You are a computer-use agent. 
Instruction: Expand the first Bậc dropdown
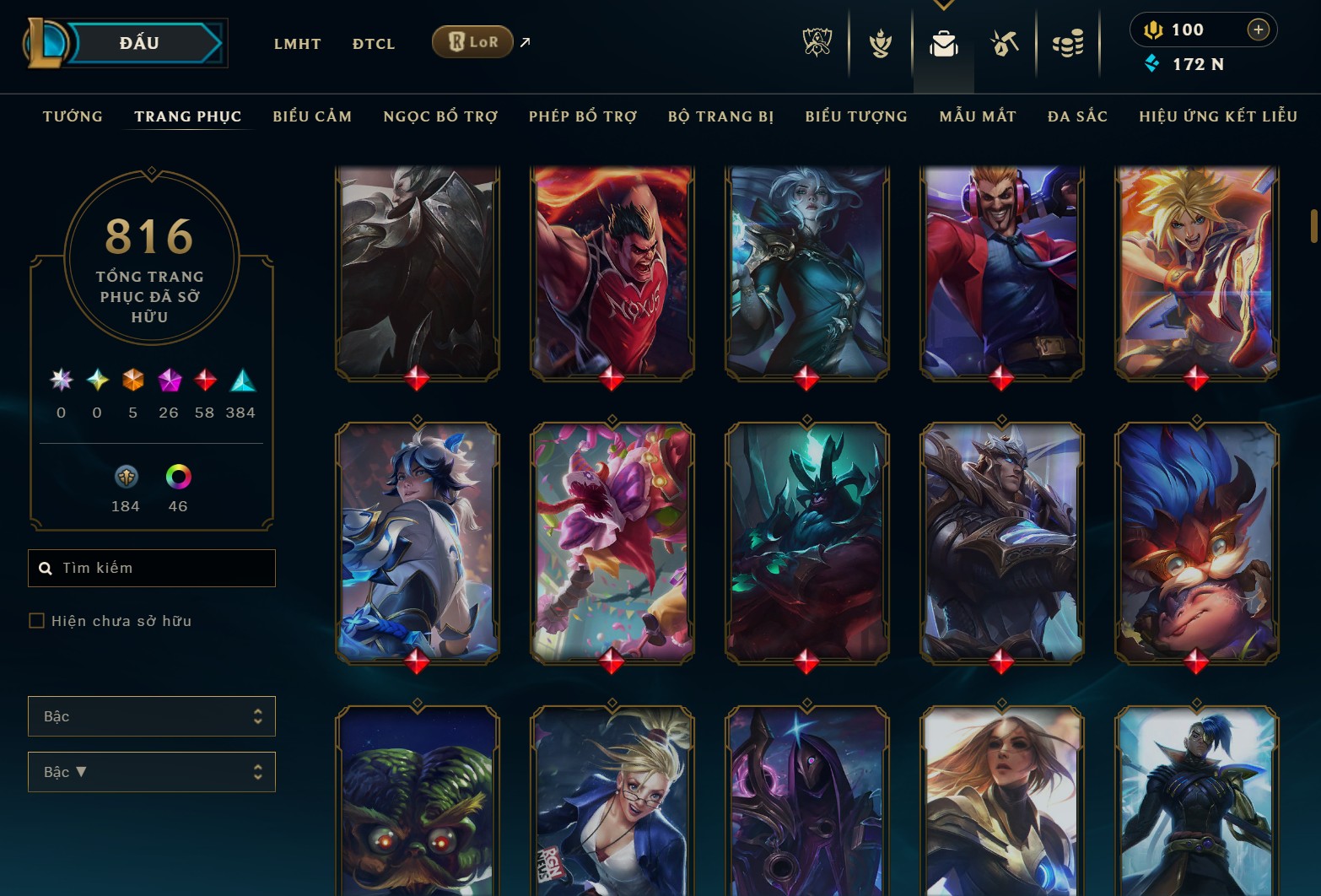pyautogui.click(x=151, y=715)
